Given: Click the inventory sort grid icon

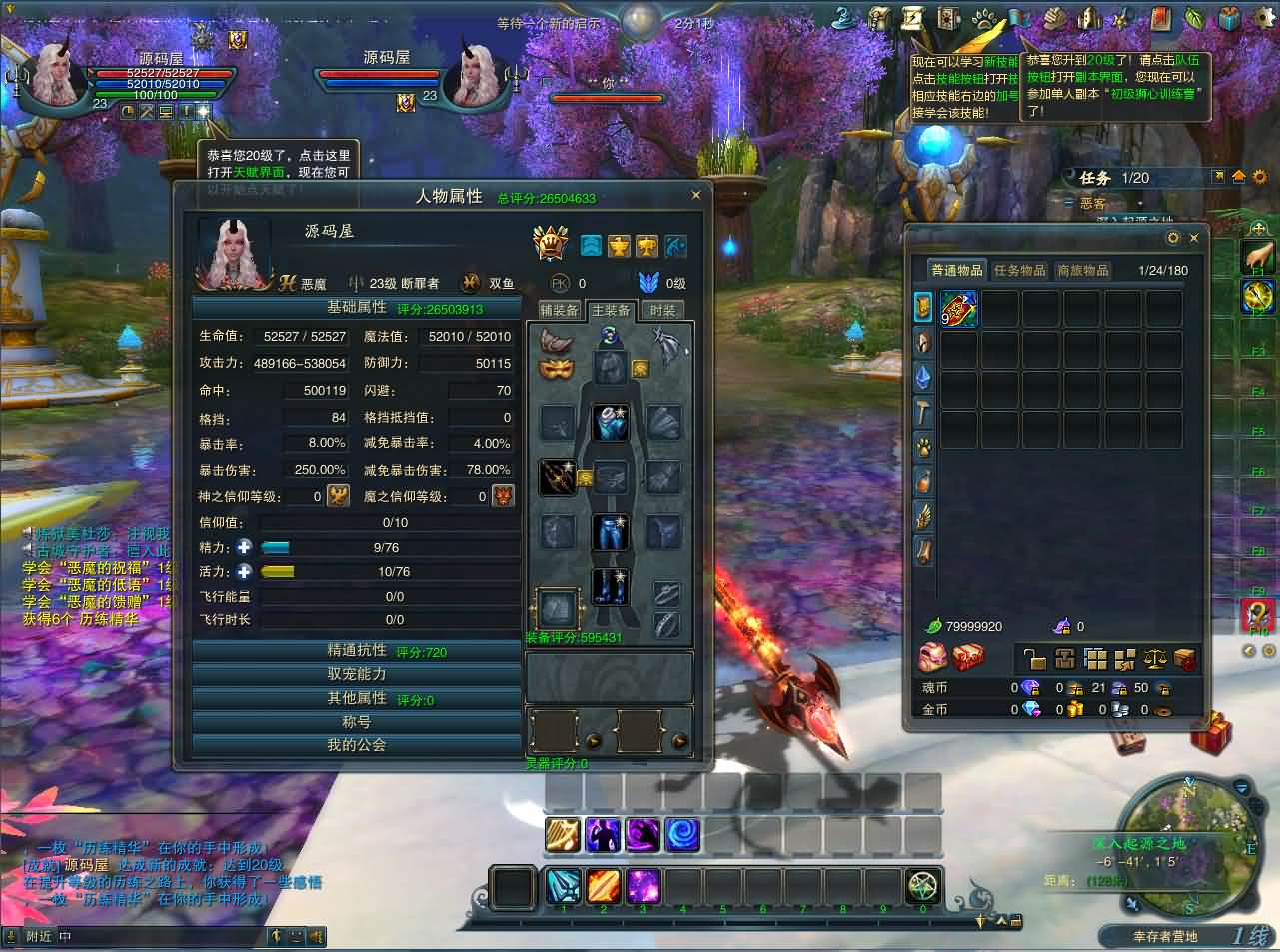Looking at the screenshot, I should 1095,658.
